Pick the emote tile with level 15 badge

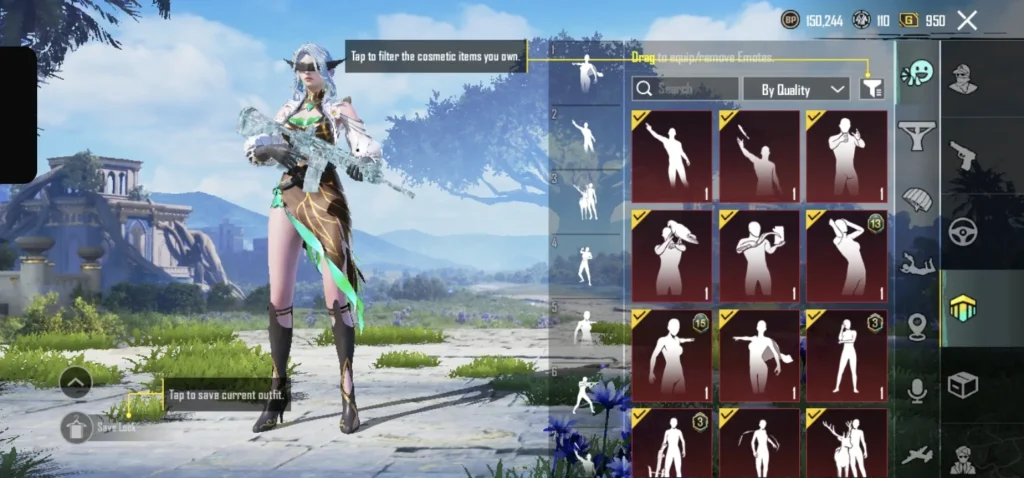[672, 355]
